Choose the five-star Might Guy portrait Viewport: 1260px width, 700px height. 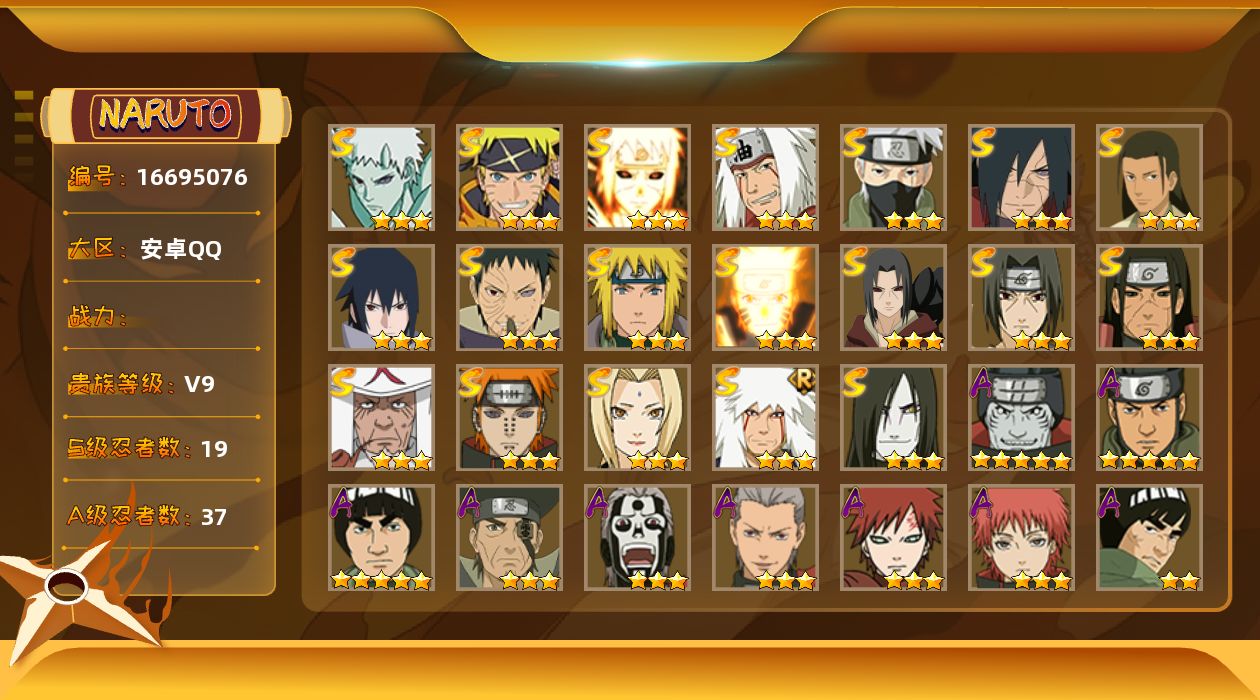pyautogui.click(x=381, y=537)
